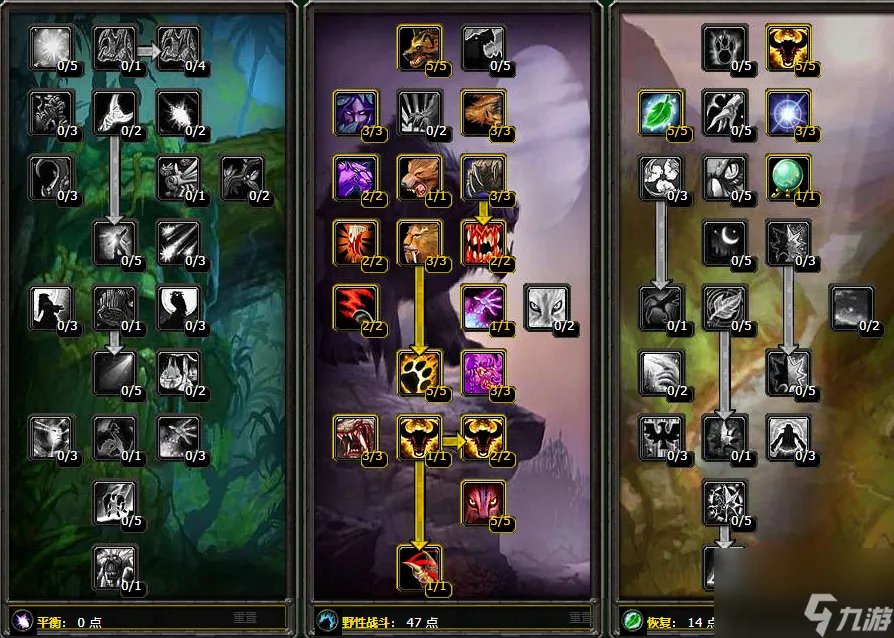Select the Faerie Fire purple hand talent
Viewport: 894px width, 638px height.
click(482, 305)
